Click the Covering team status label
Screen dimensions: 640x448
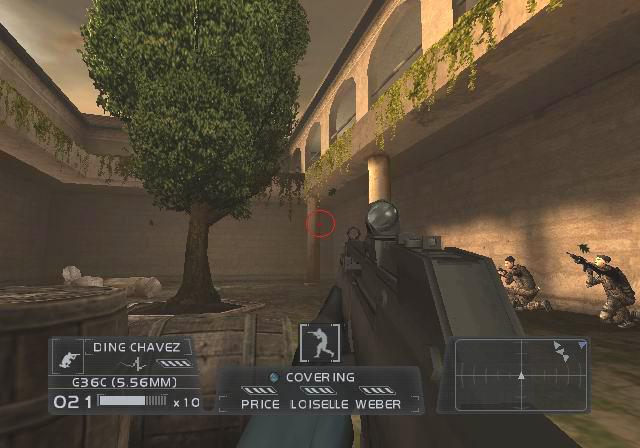click(320, 377)
